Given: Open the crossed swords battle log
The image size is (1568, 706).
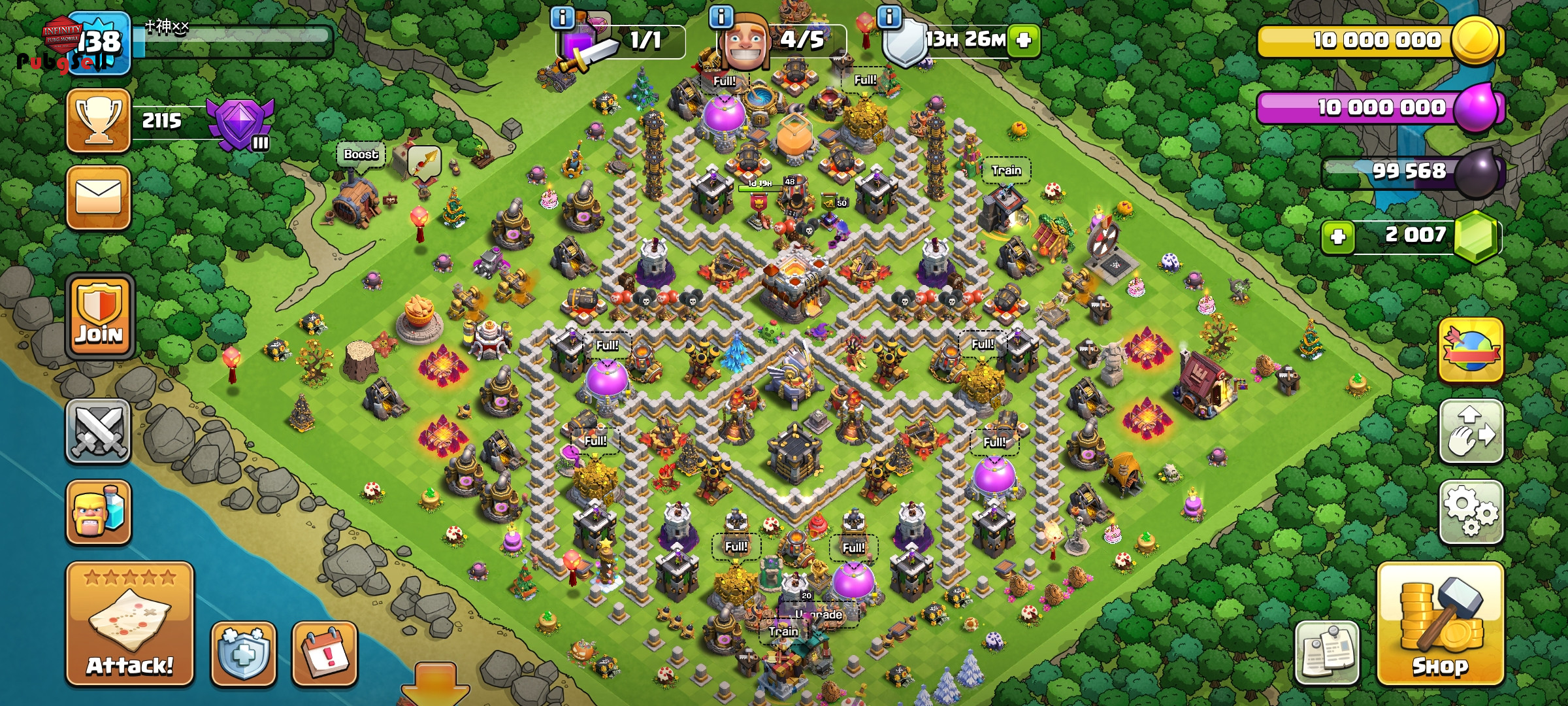Looking at the screenshot, I should 98,431.
